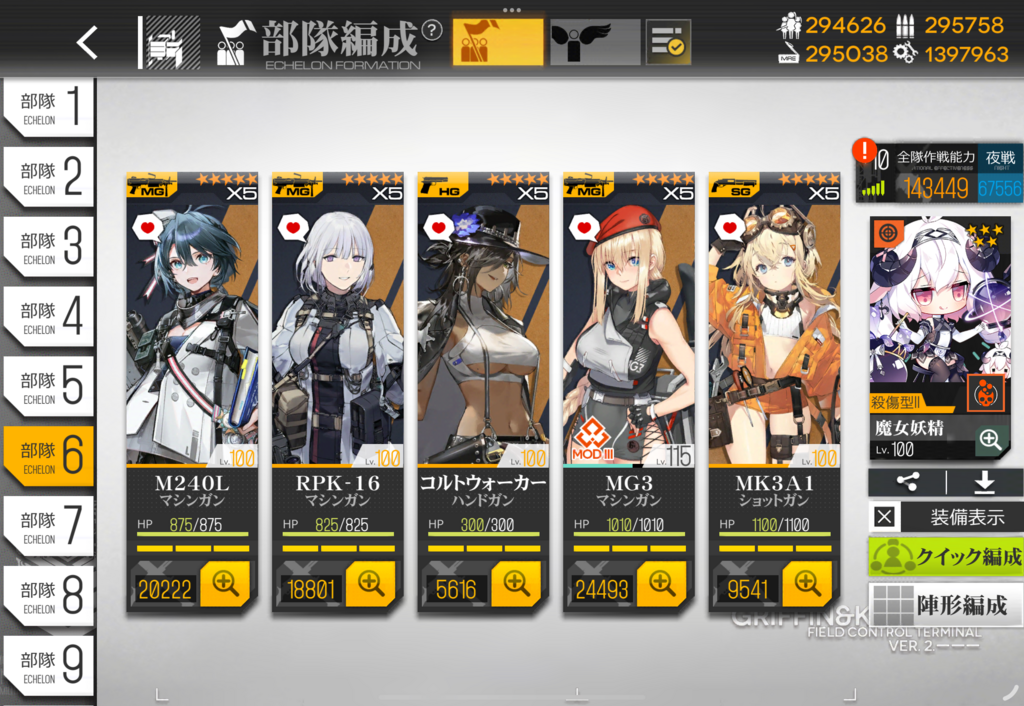The height and width of the screenshot is (706, 1024).
Task: Select Echelon 3 from the list
Action: [x=48, y=246]
